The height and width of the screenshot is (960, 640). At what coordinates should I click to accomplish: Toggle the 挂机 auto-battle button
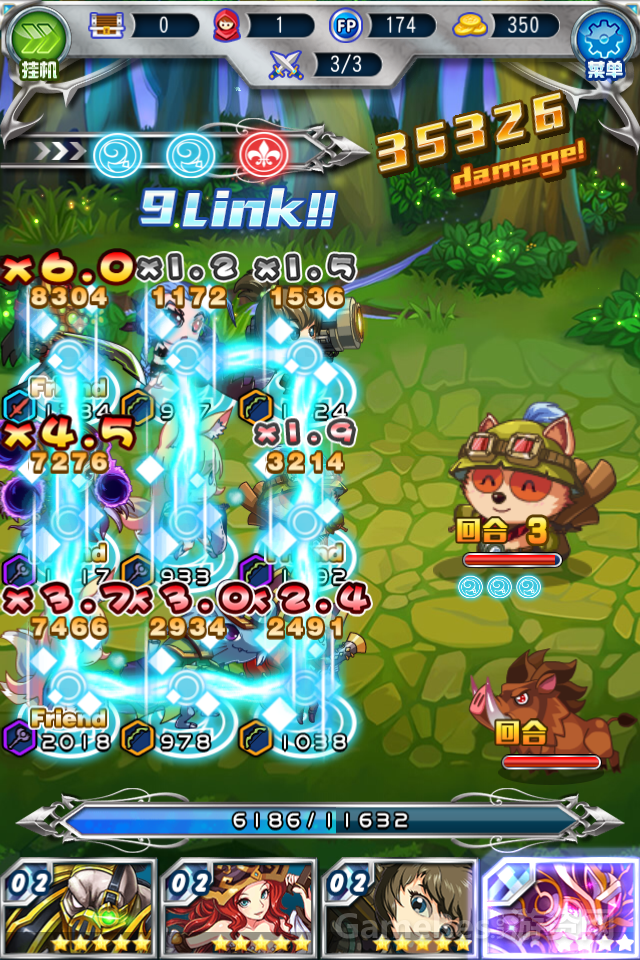[x=39, y=42]
